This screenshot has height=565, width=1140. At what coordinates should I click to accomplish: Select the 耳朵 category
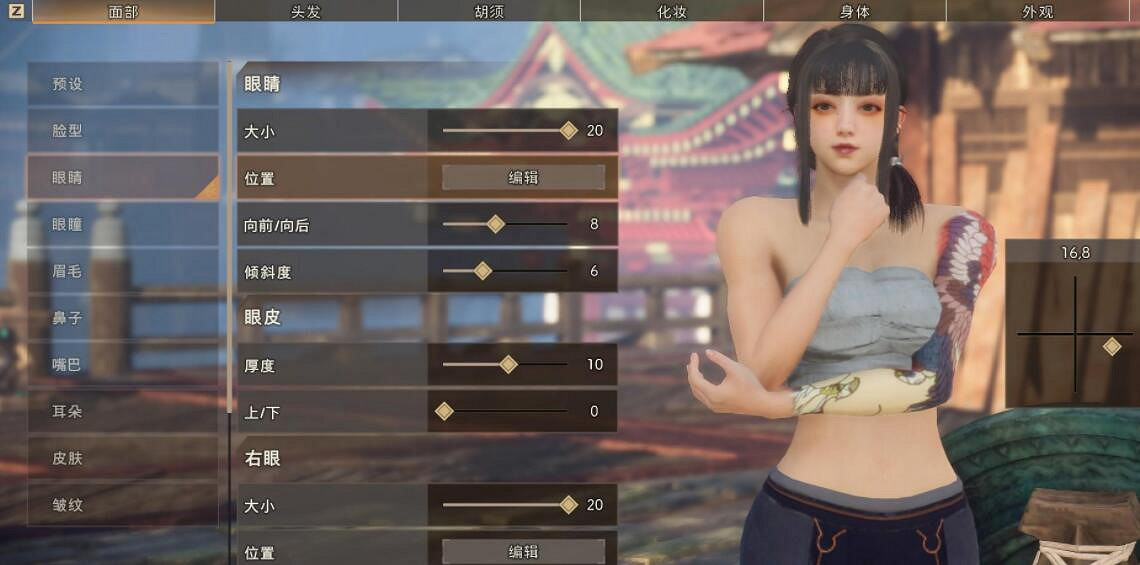point(122,411)
